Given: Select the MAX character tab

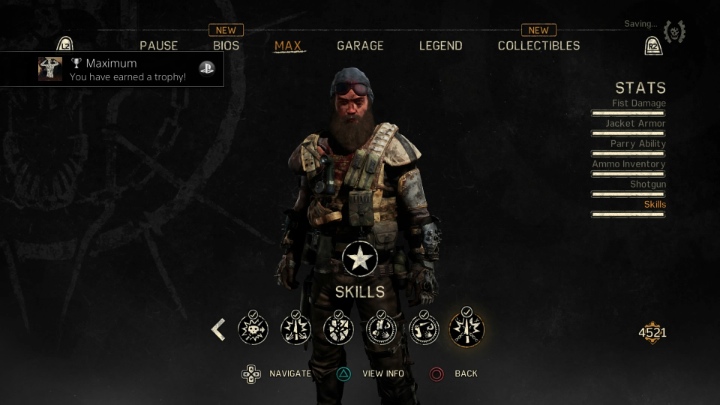Looking at the screenshot, I should (x=289, y=46).
